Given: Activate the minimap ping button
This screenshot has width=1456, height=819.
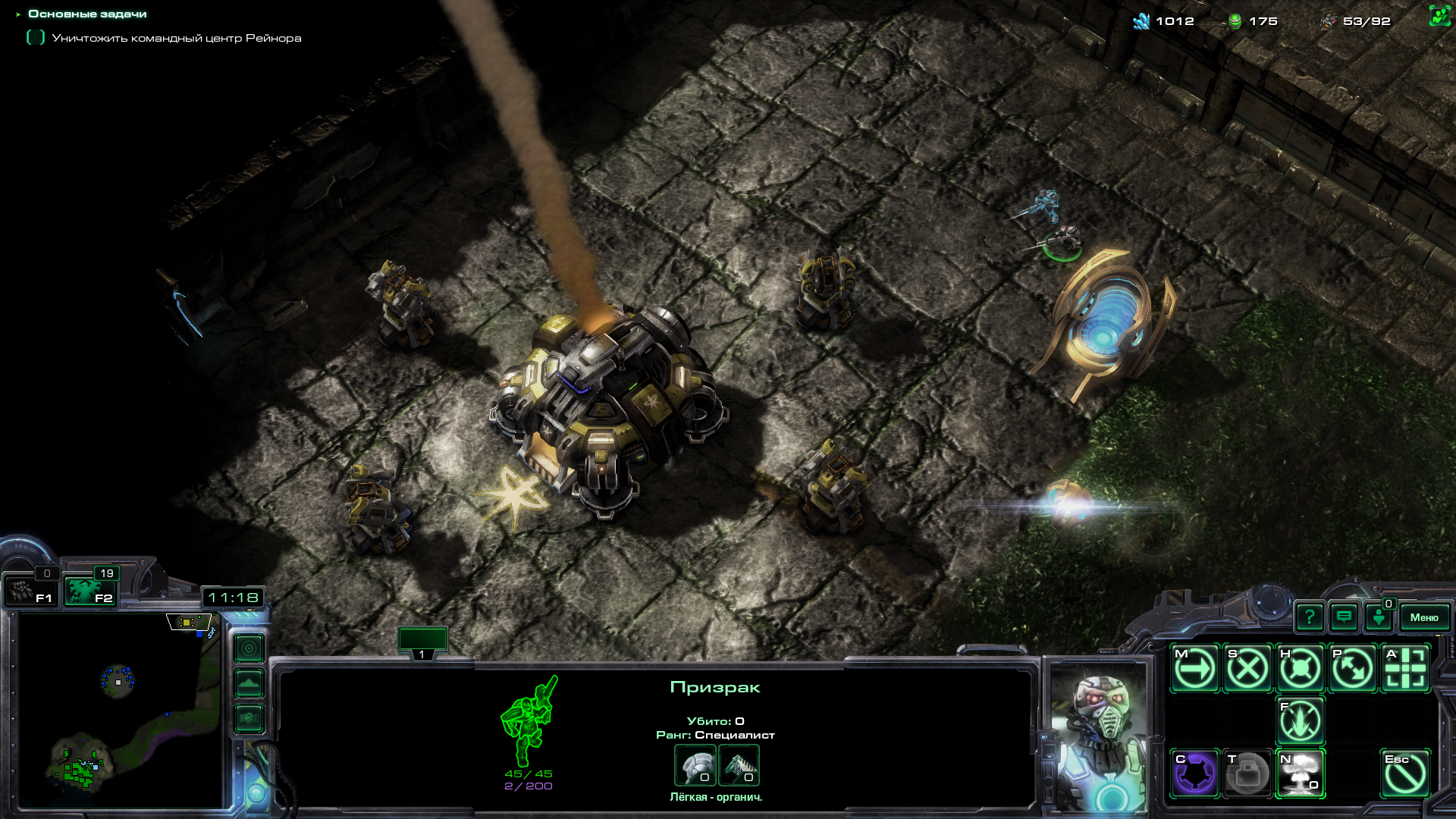Looking at the screenshot, I should (x=249, y=648).
